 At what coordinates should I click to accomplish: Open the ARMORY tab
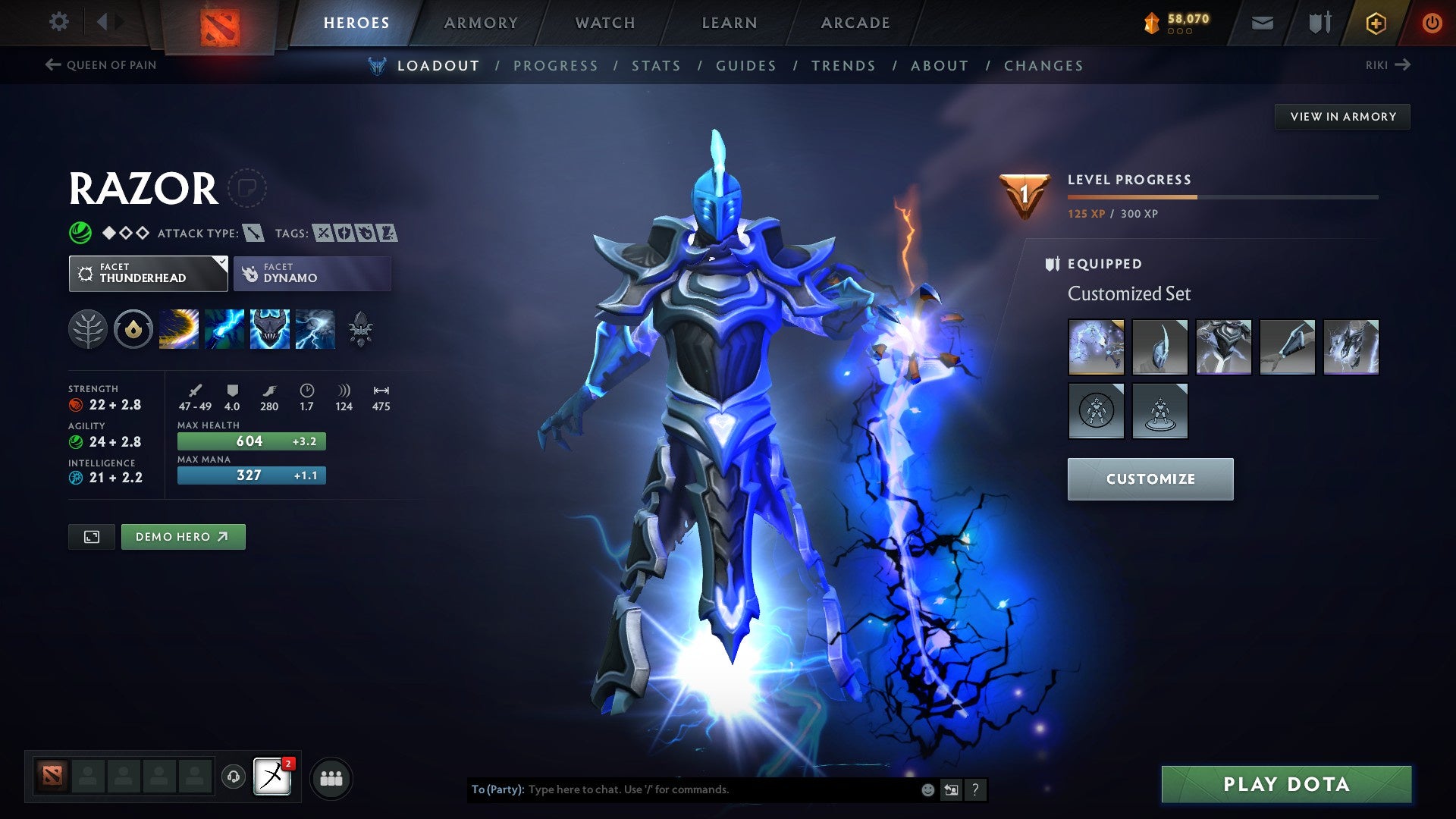(x=481, y=23)
